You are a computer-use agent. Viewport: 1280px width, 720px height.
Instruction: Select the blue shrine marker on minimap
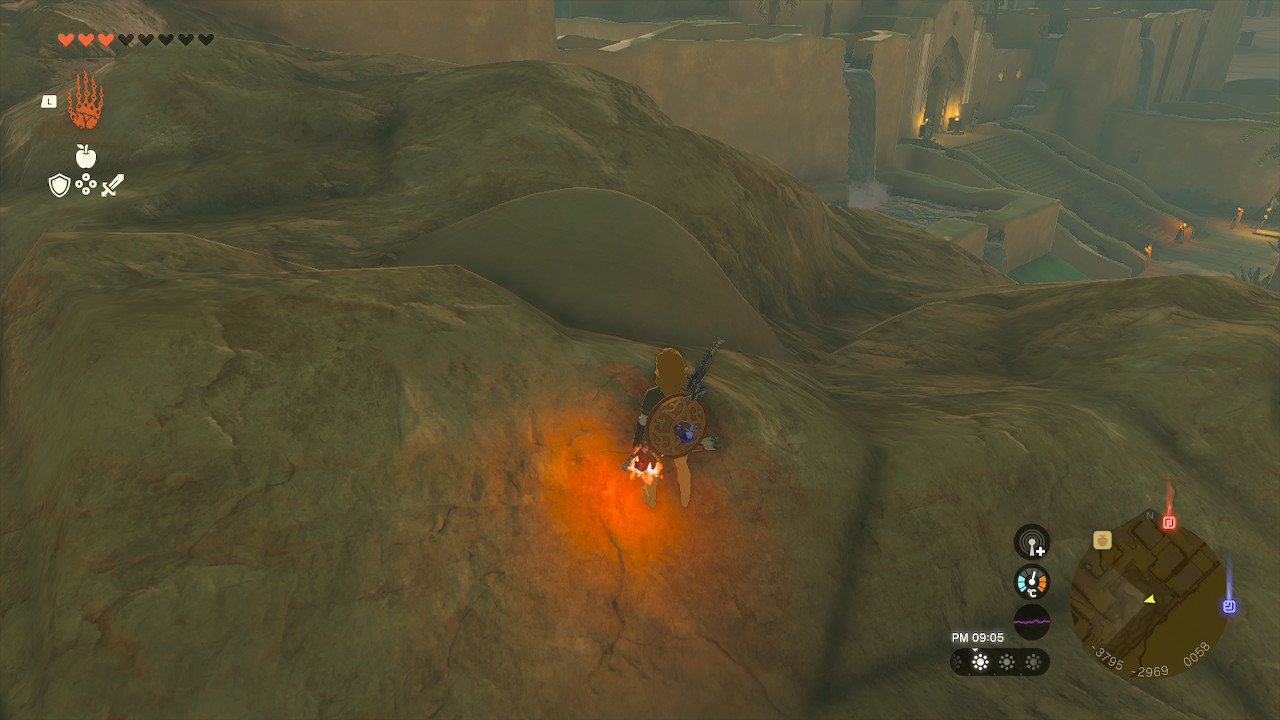(x=1229, y=606)
